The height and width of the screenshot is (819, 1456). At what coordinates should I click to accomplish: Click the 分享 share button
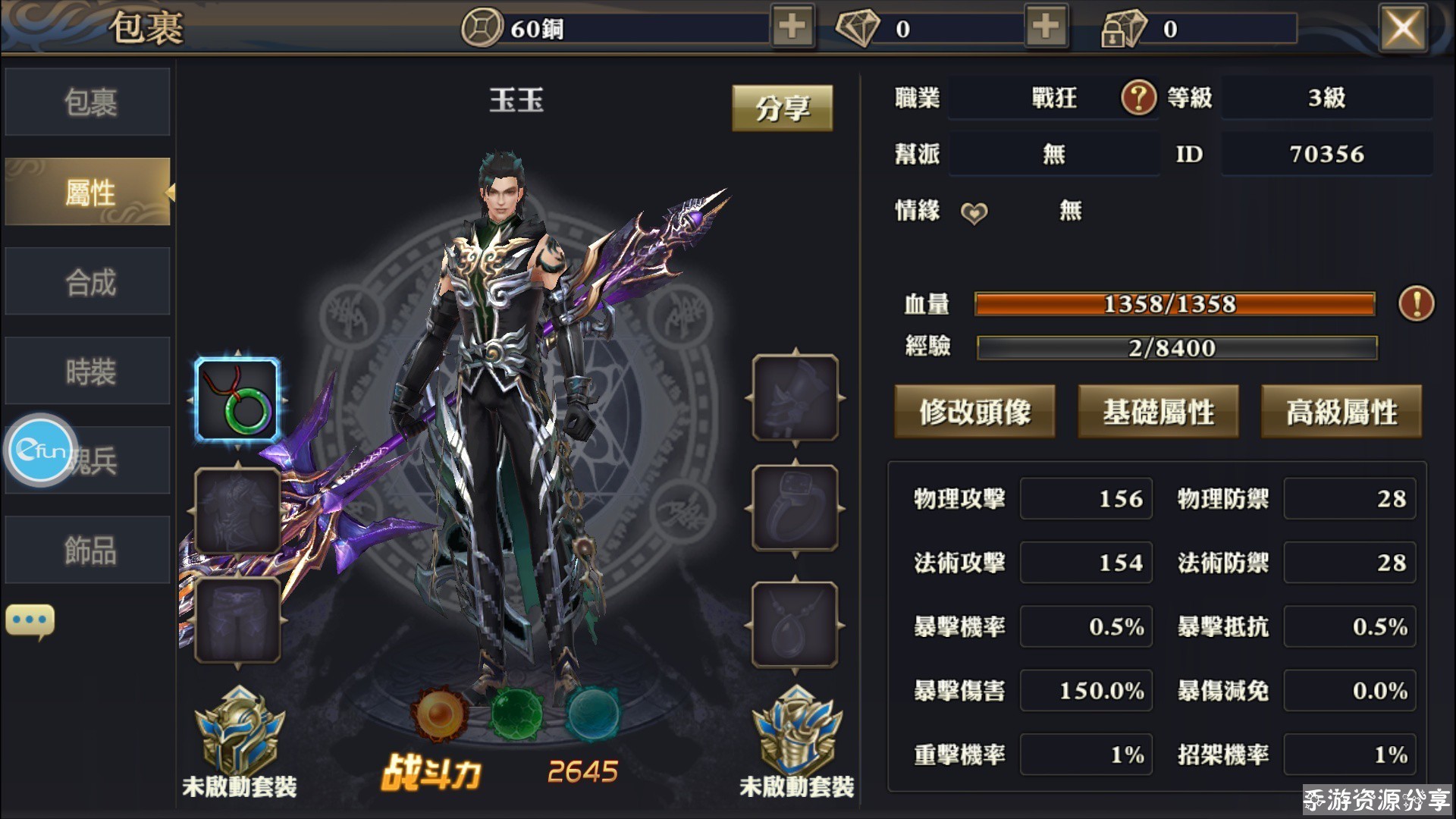[782, 108]
